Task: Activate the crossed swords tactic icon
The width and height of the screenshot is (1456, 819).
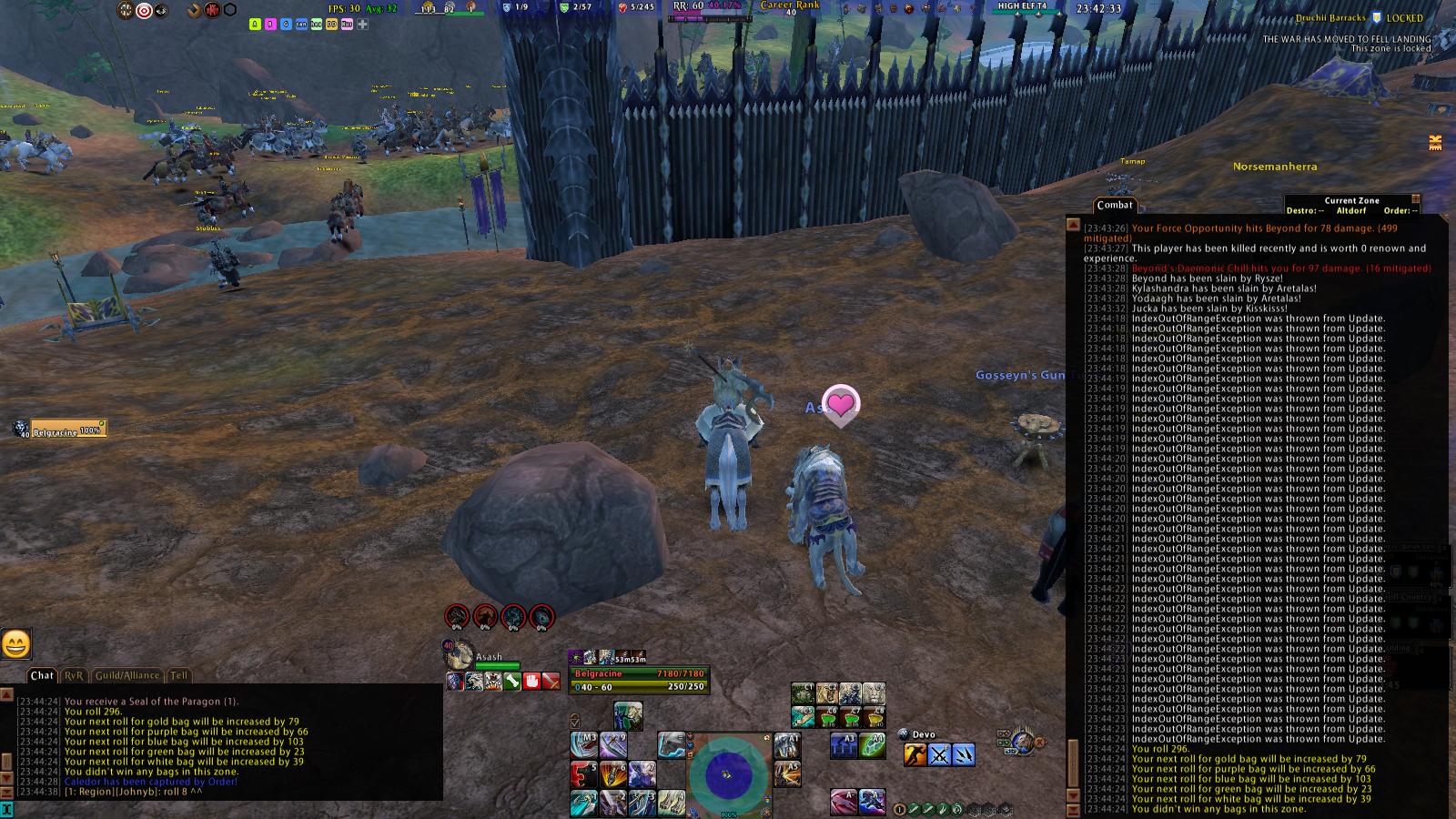Action: point(939,754)
